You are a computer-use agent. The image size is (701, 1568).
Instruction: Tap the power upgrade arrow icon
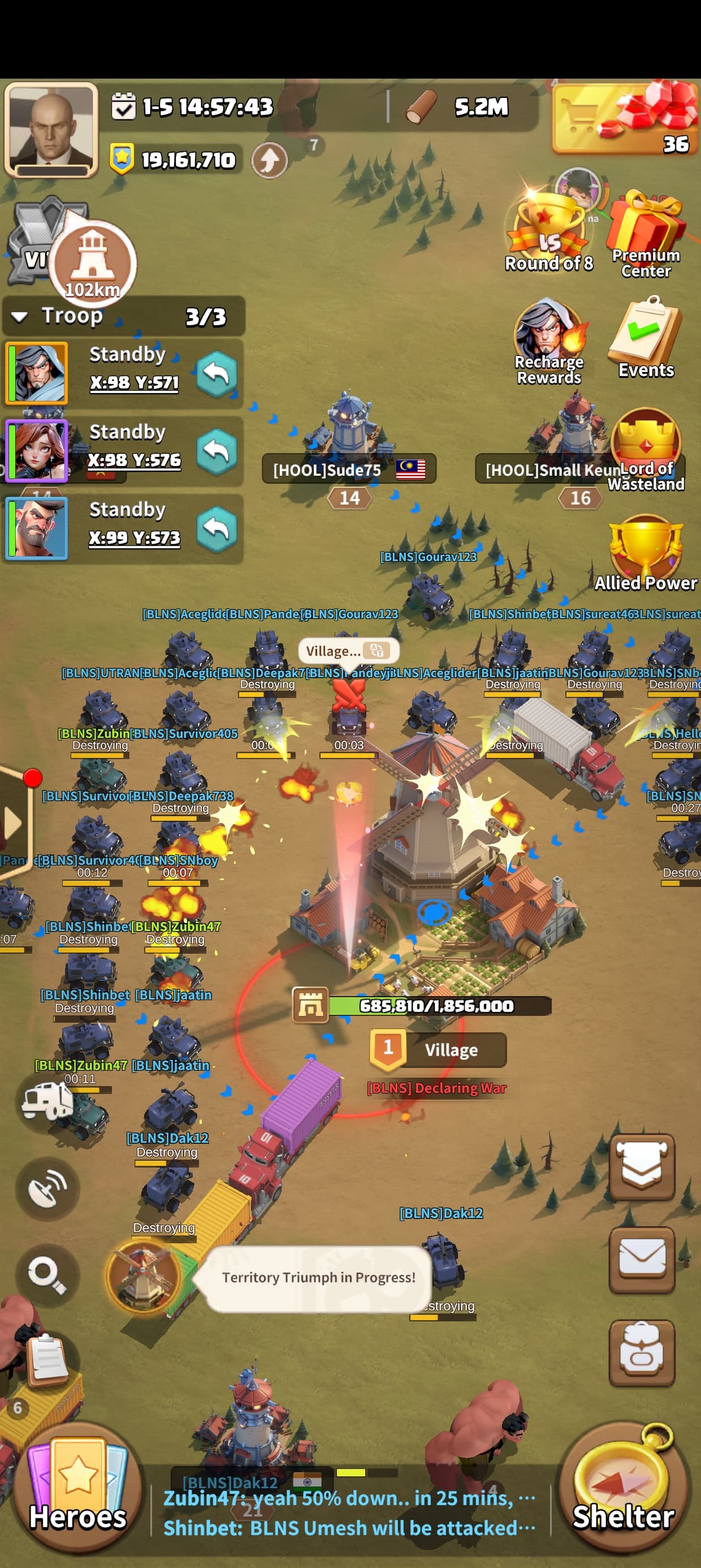270,160
